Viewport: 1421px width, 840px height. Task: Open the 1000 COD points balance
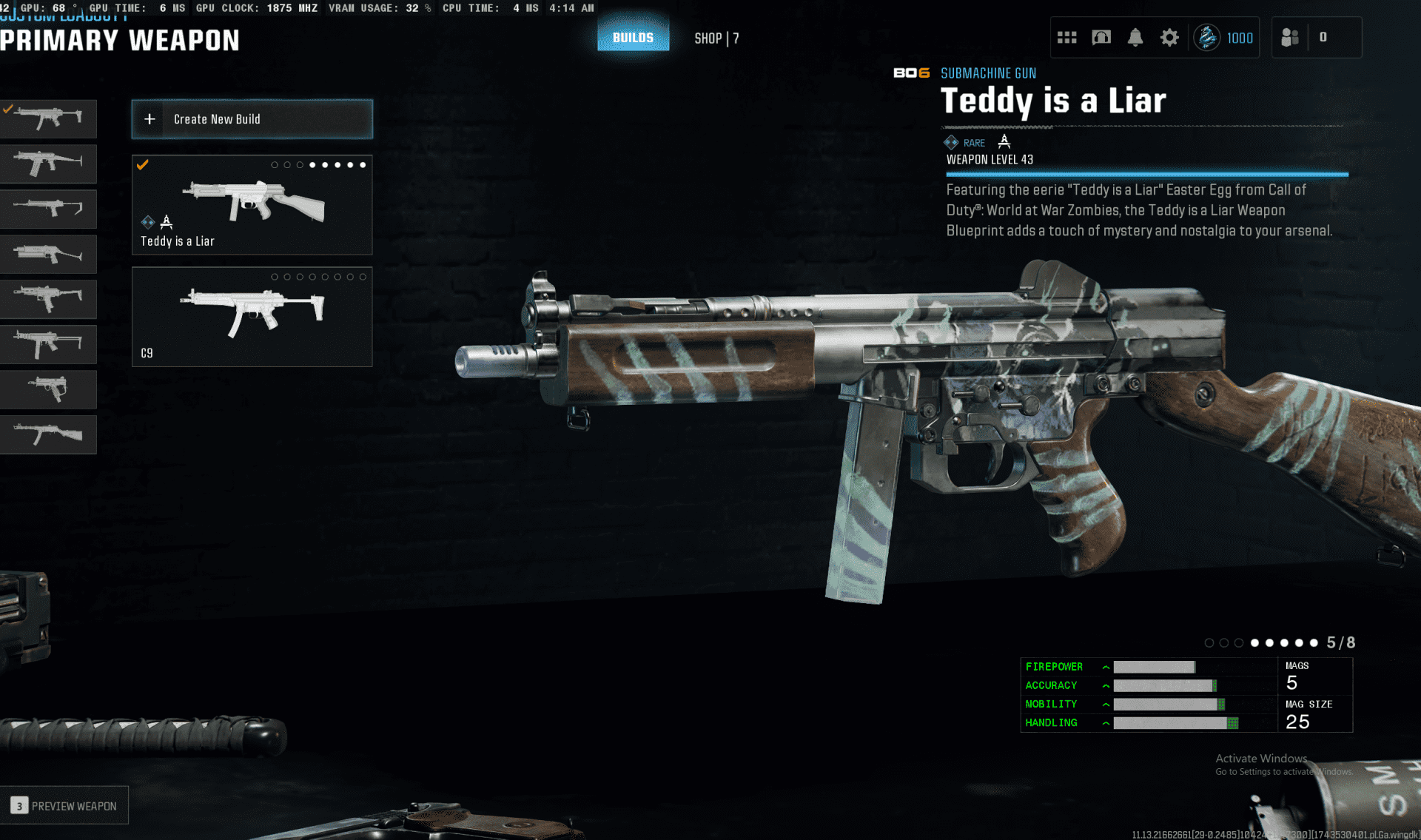click(x=1226, y=38)
